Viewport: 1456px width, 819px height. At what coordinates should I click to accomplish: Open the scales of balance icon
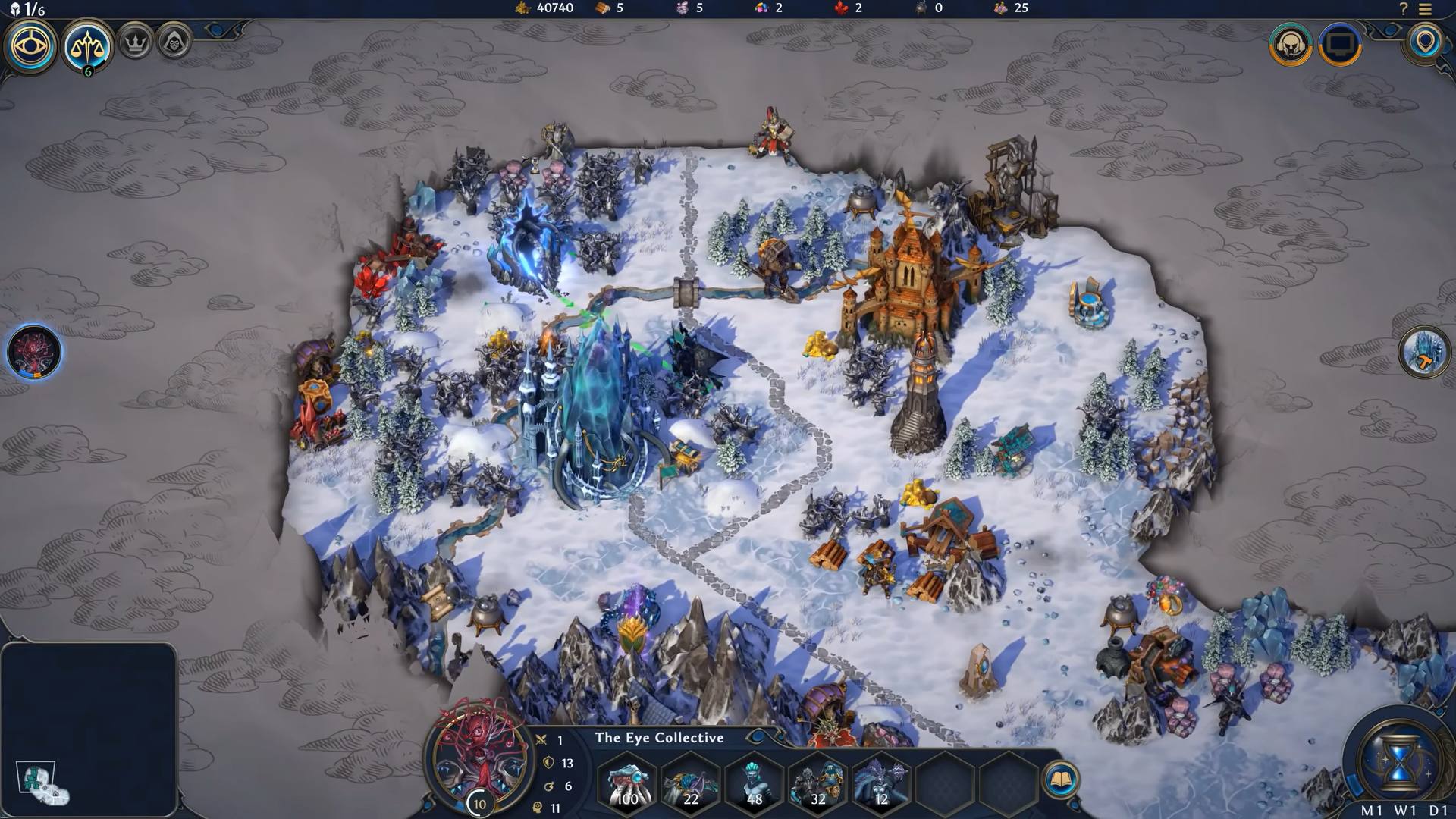[x=88, y=47]
